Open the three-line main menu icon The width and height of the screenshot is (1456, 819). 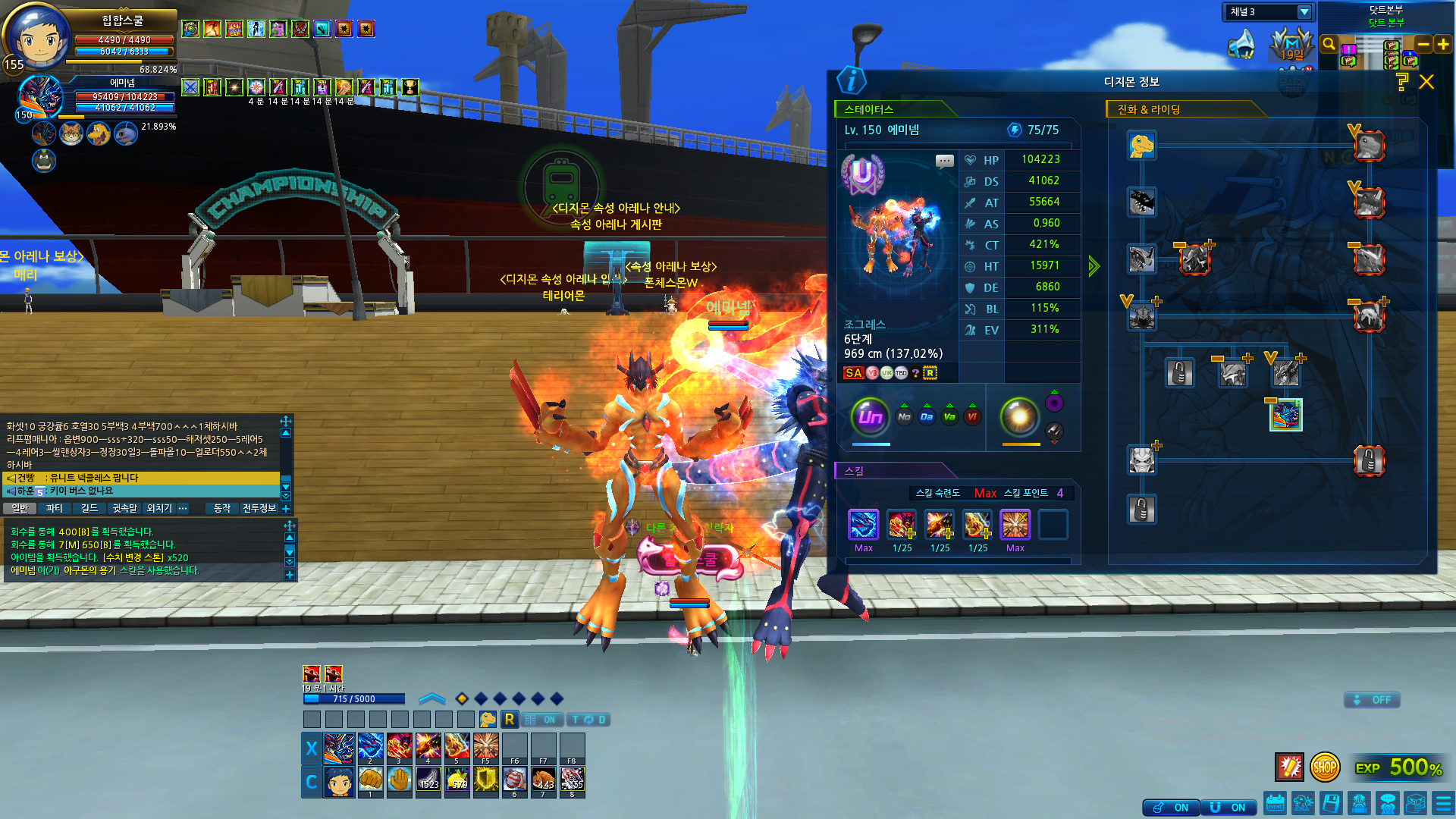point(1443,803)
